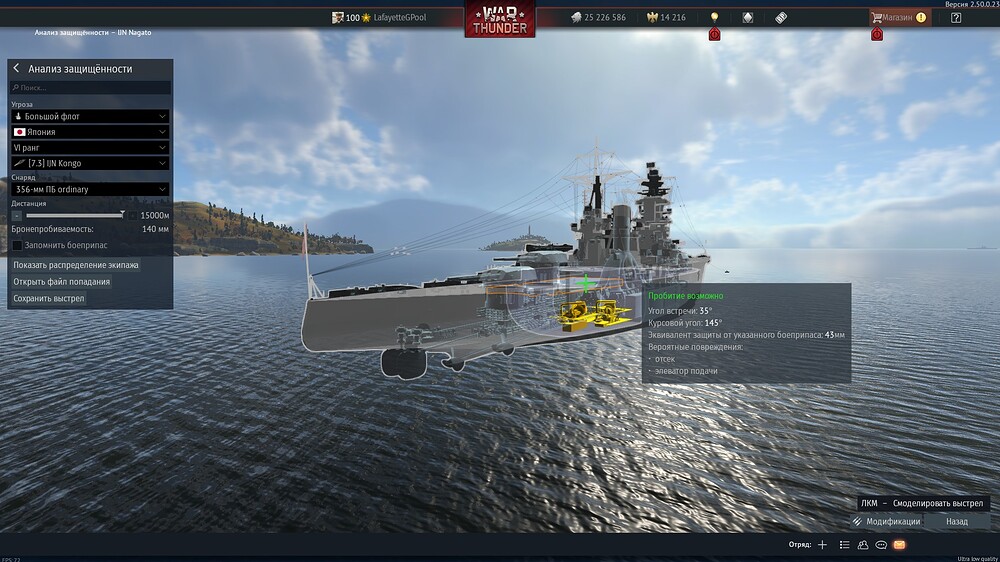This screenshot has height=562, width=1000.
Task: Open the 356-мм ПБ ordinary shell dropdown
Action: 90,189
